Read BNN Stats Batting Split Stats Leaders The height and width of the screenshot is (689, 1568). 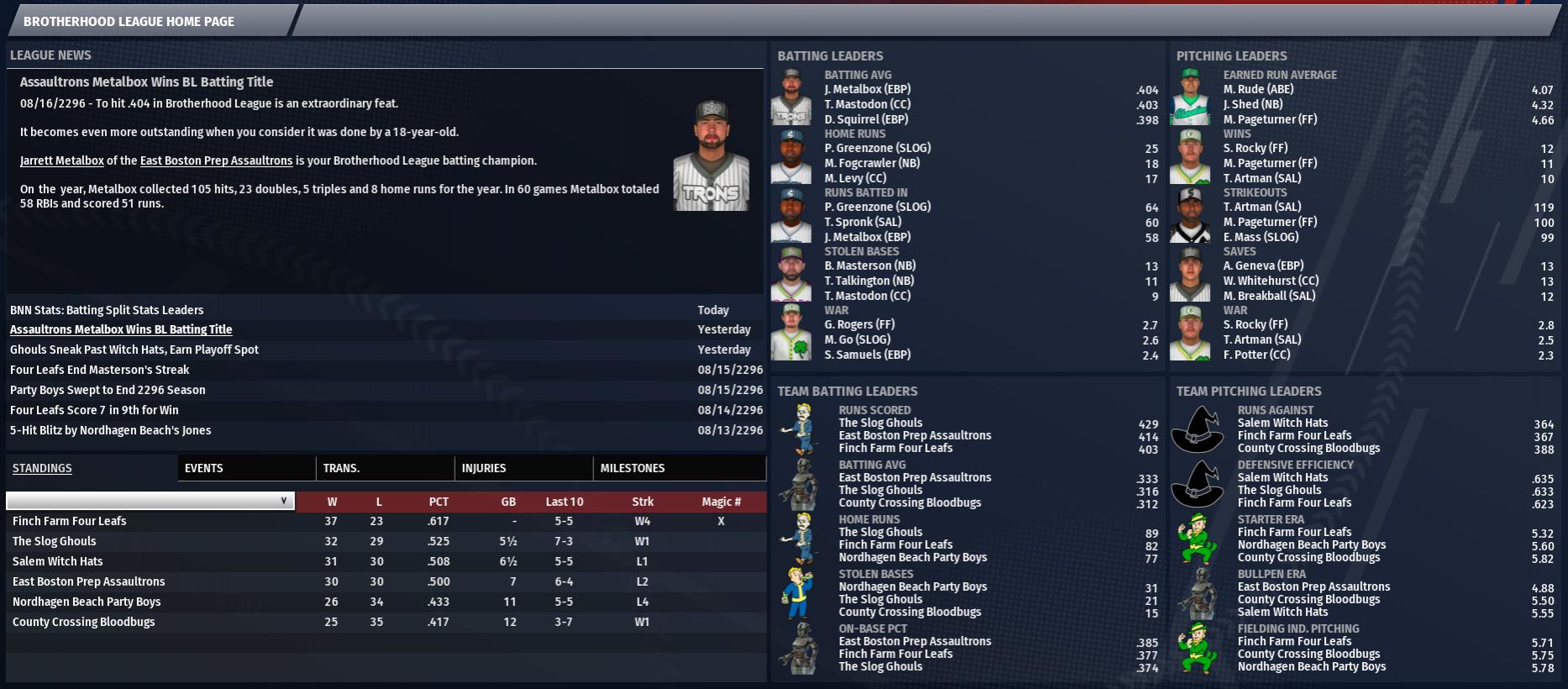(x=107, y=310)
